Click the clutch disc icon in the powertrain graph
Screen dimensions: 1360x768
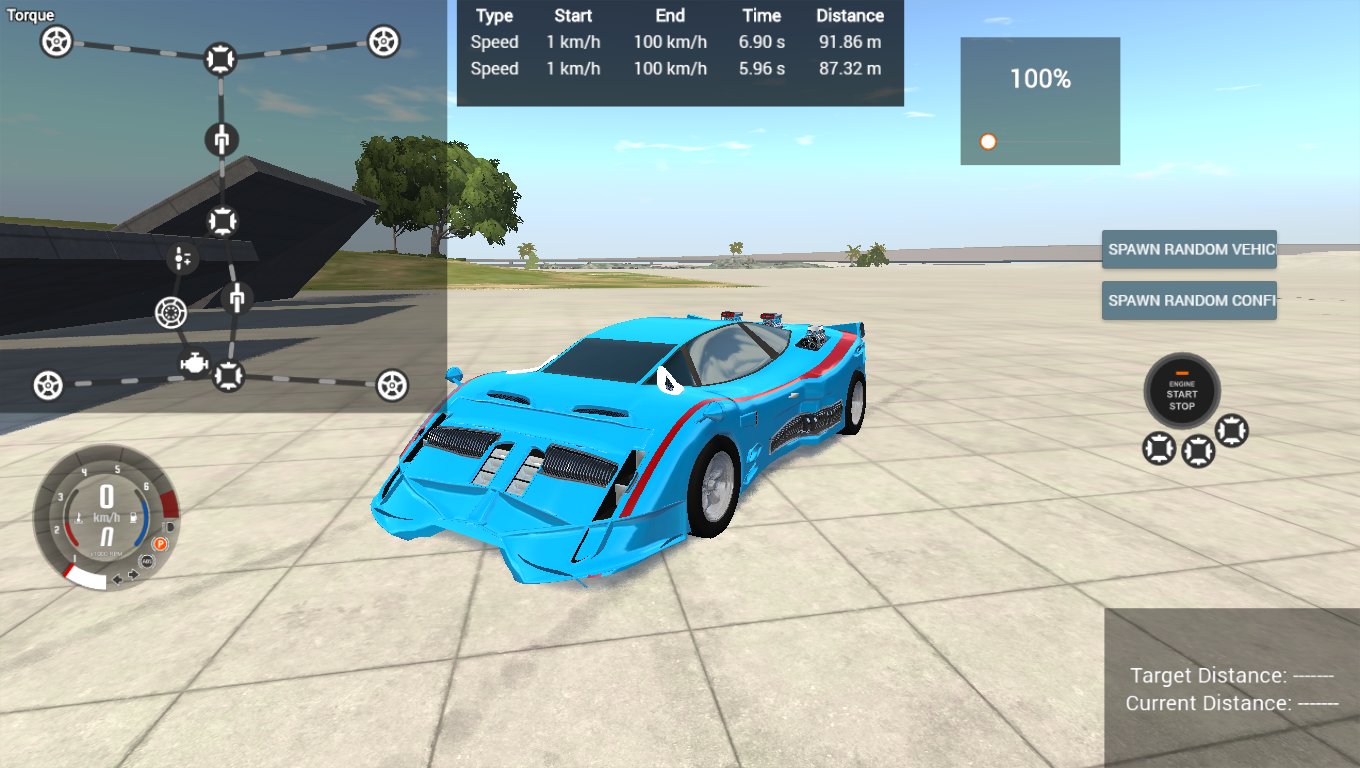pyautogui.click(x=169, y=313)
